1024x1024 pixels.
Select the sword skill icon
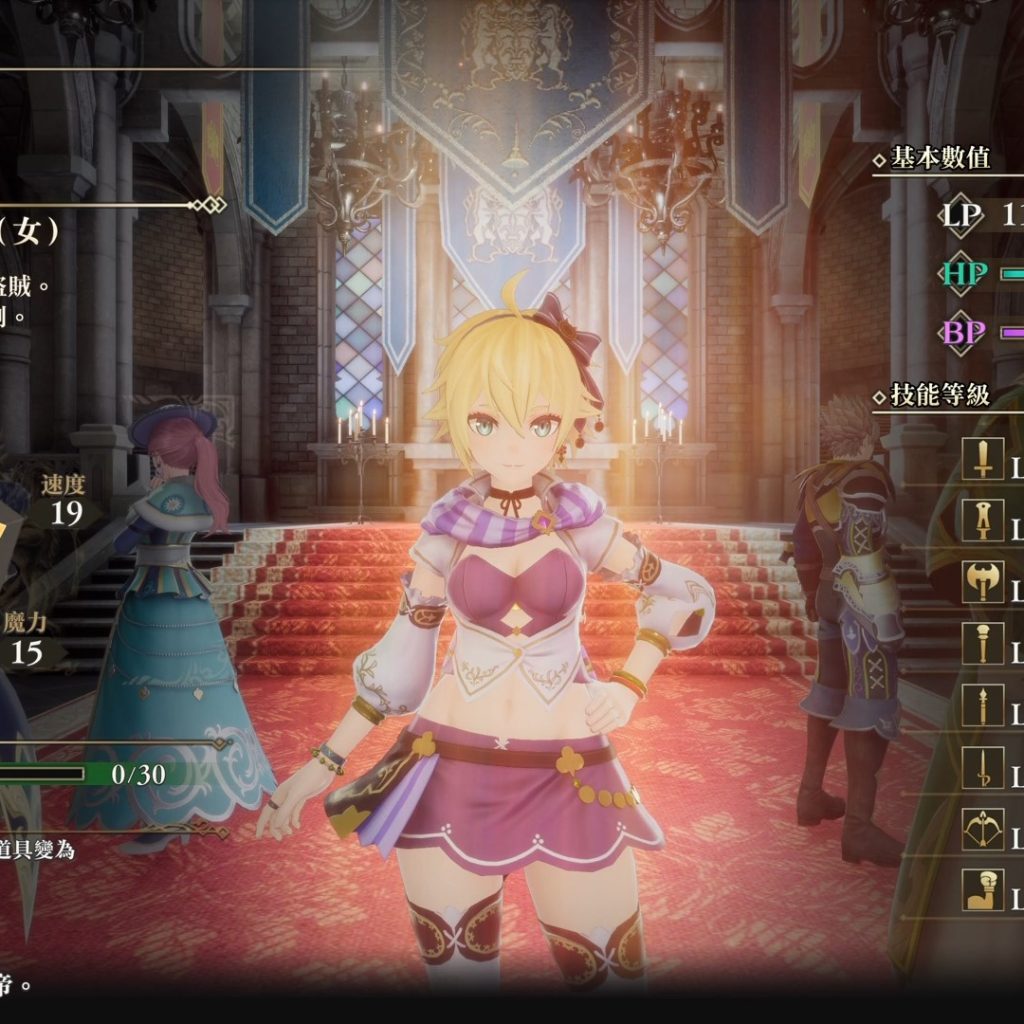pos(983,459)
